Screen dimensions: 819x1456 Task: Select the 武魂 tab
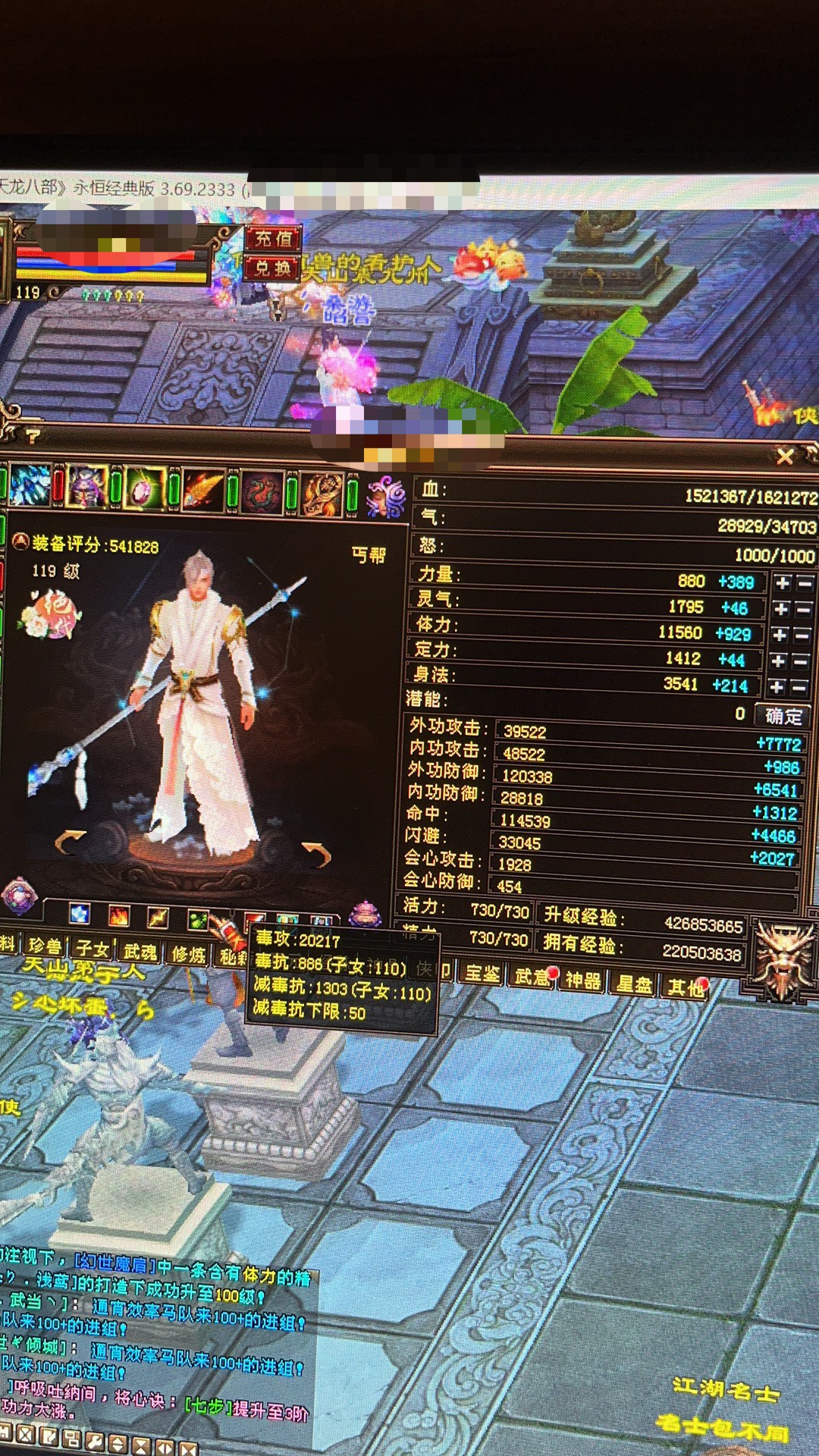[x=140, y=952]
